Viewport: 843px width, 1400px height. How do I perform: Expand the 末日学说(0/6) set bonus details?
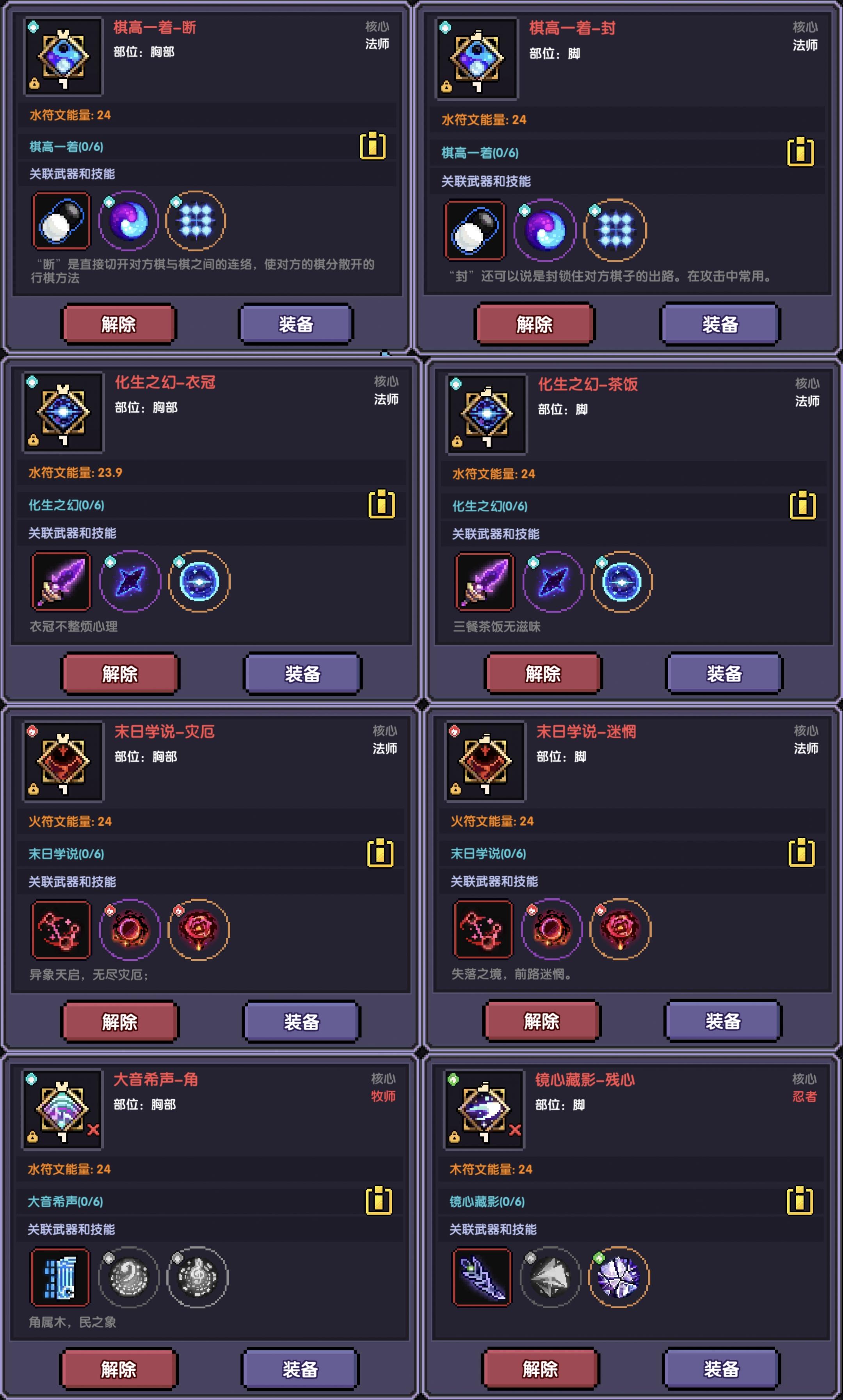pos(66,853)
